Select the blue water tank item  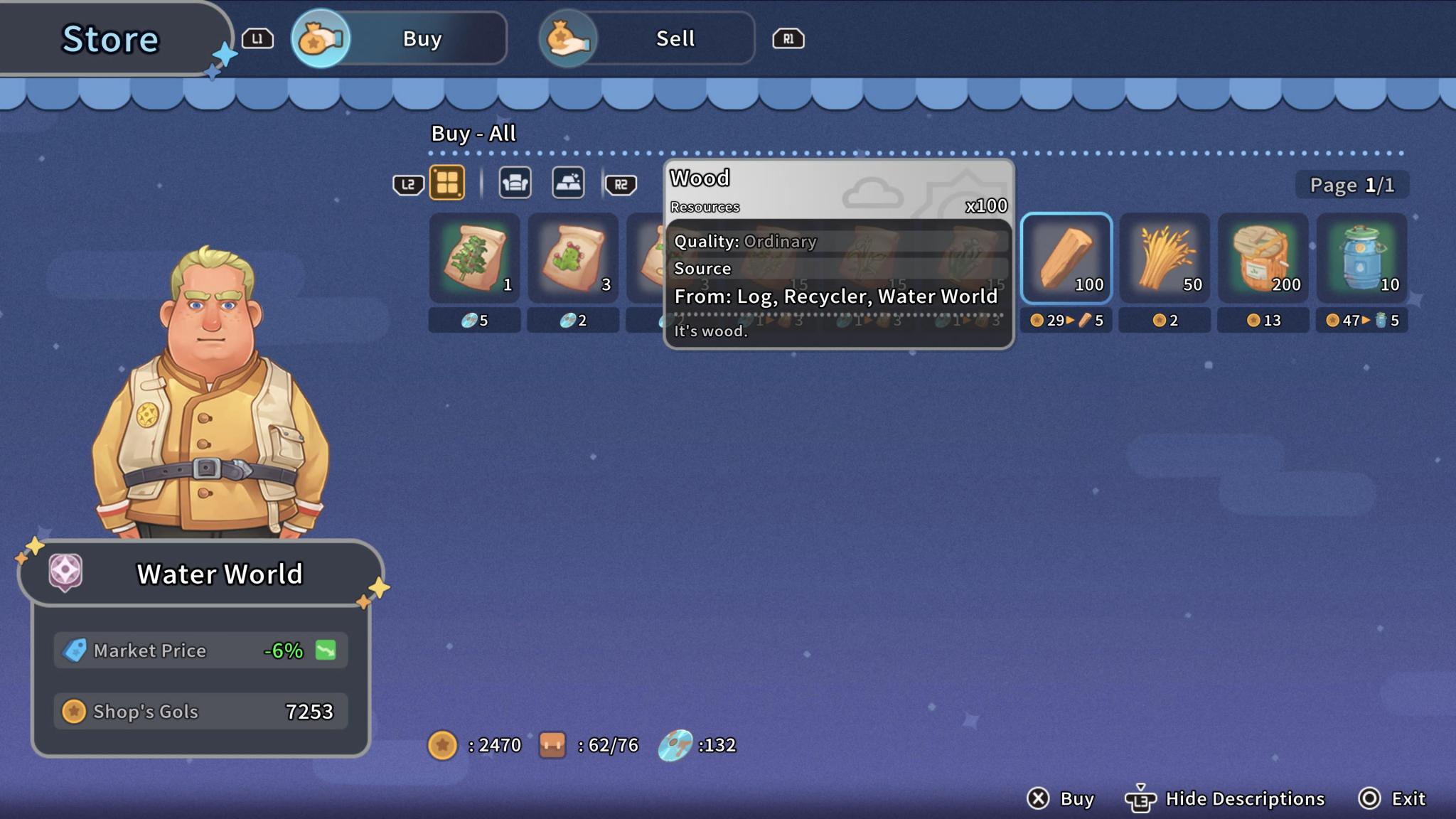(x=1361, y=258)
